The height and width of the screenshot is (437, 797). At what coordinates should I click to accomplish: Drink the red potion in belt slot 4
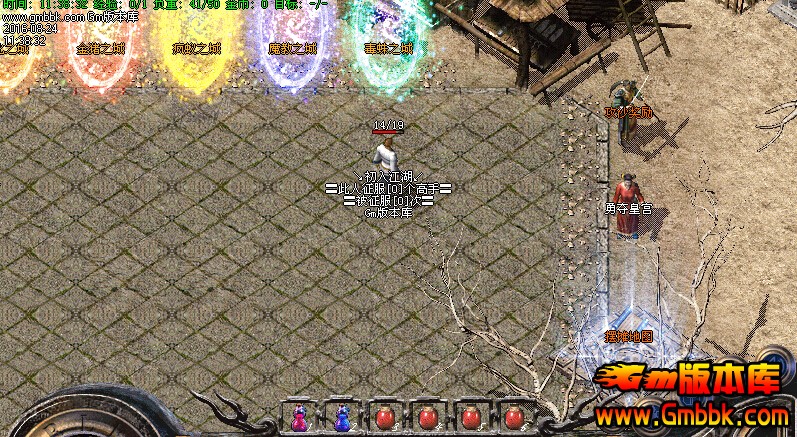tap(427, 417)
